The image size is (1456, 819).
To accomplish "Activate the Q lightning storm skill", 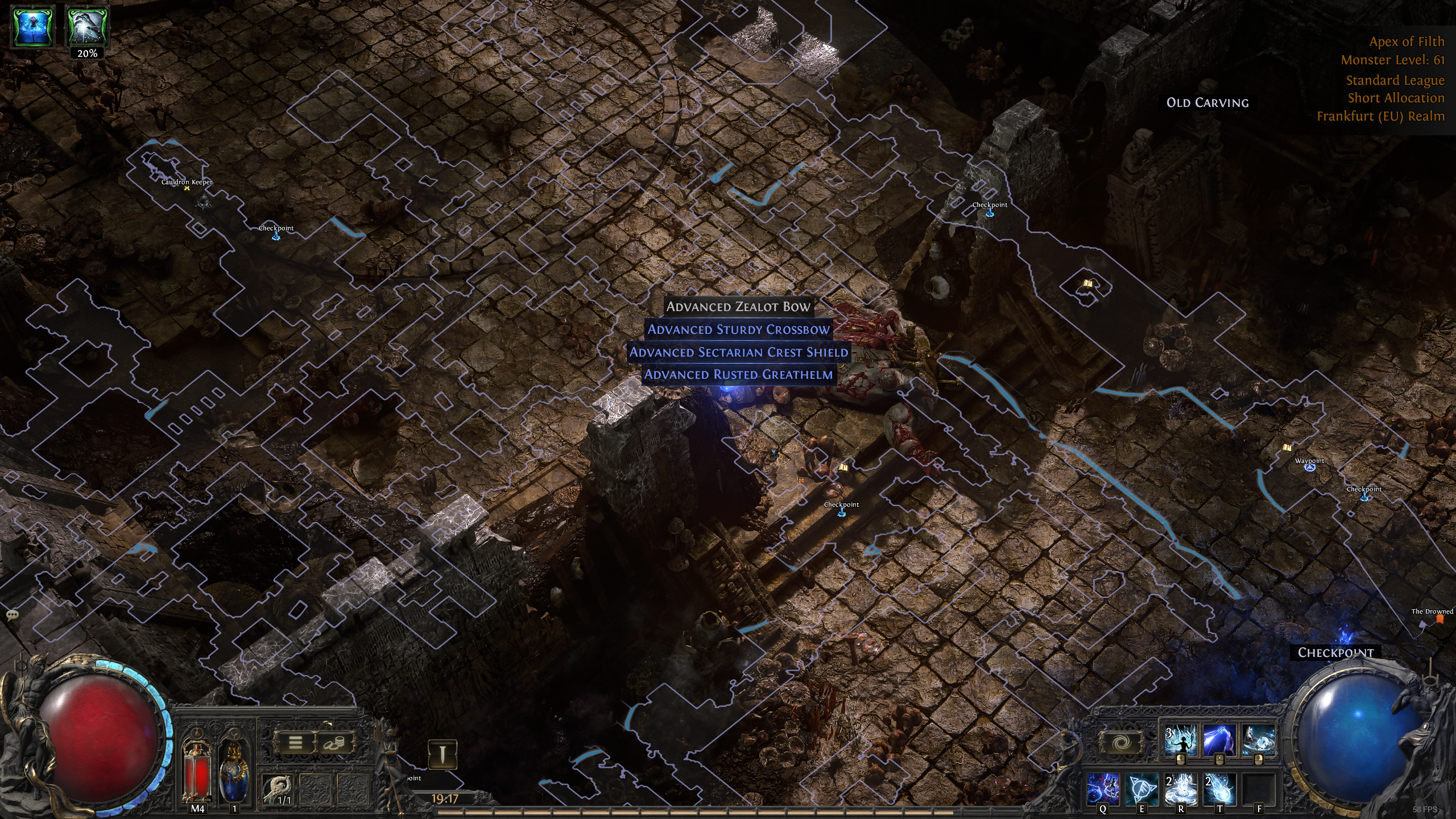I will [1103, 788].
